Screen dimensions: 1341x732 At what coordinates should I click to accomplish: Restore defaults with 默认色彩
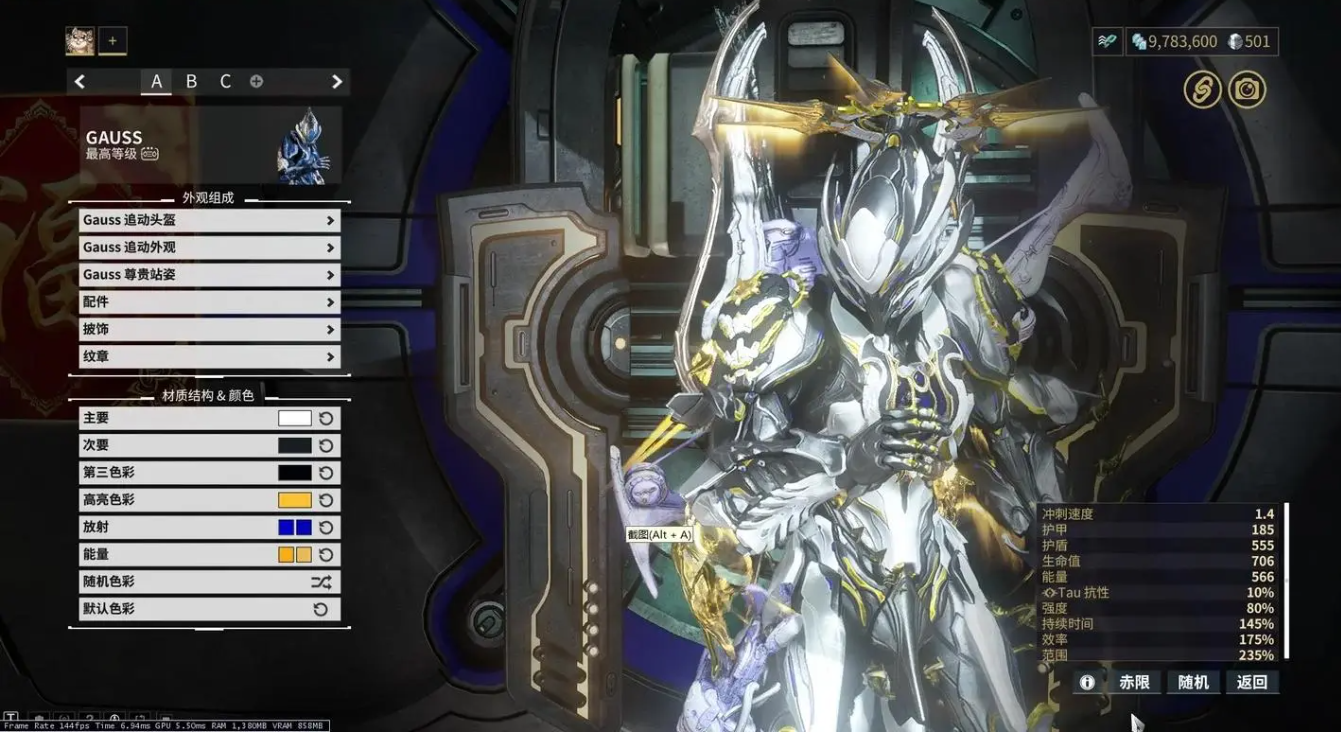[209, 609]
